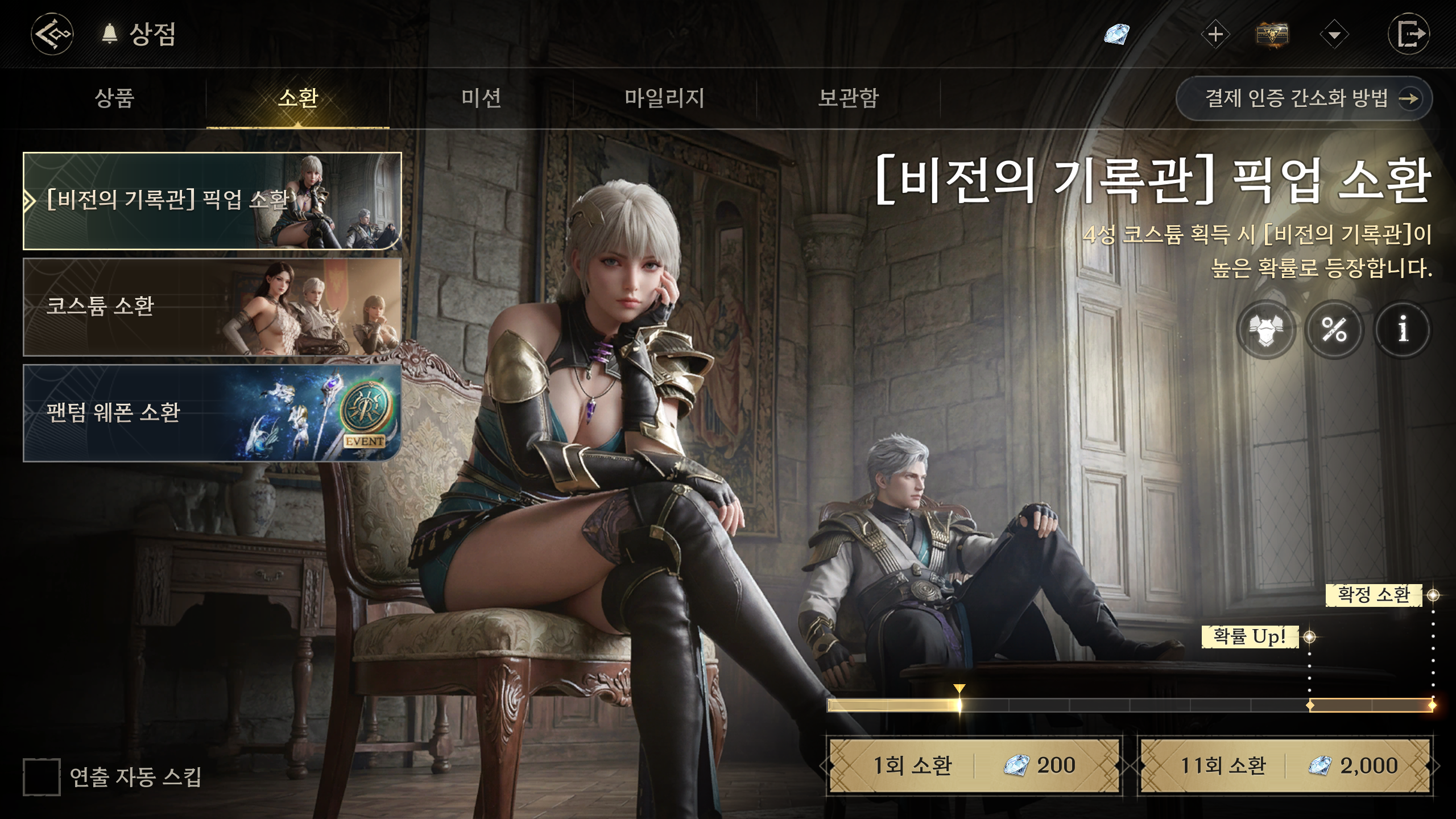Choose the 팬텀 웨폰 소환 banner

pos(212,412)
